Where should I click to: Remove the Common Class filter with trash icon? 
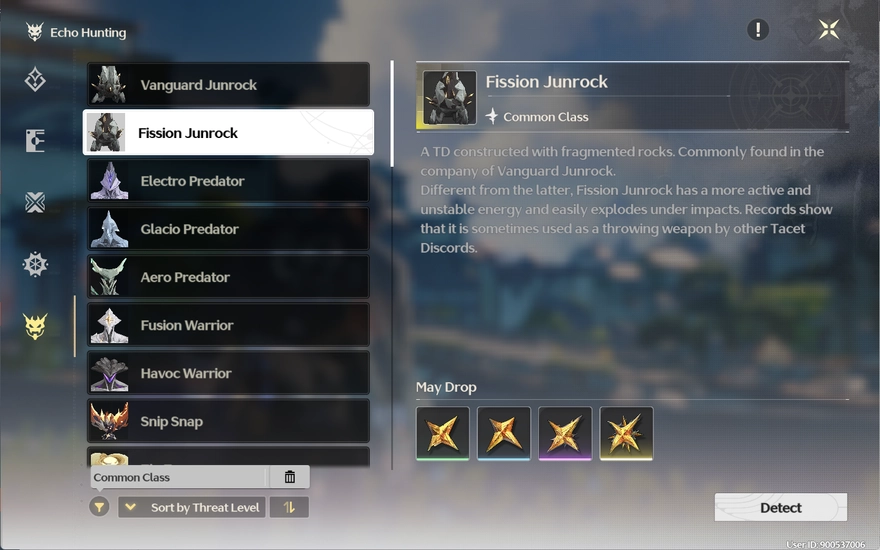[x=290, y=477]
